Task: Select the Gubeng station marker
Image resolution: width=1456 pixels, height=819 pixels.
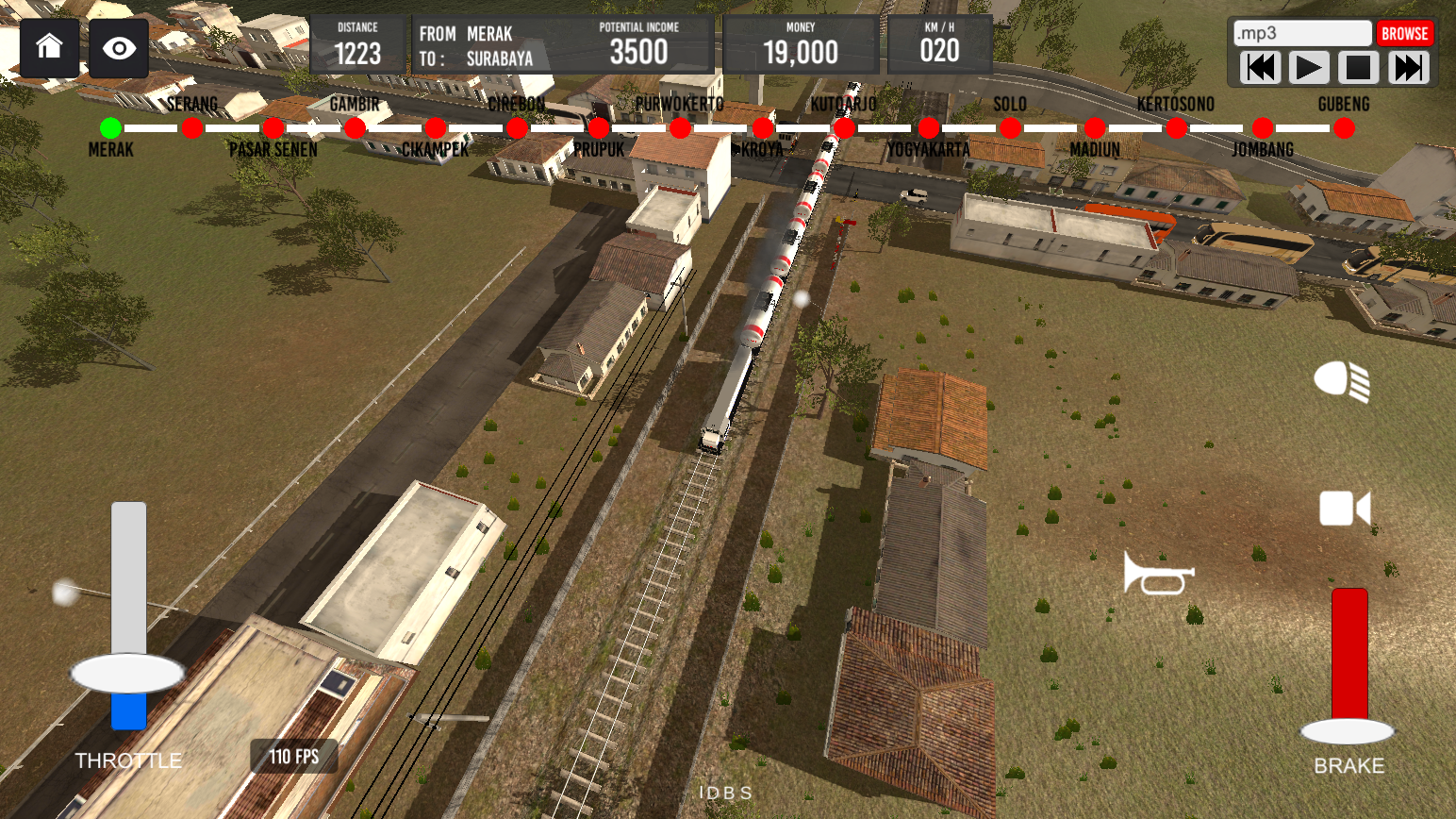Action: [1345, 128]
